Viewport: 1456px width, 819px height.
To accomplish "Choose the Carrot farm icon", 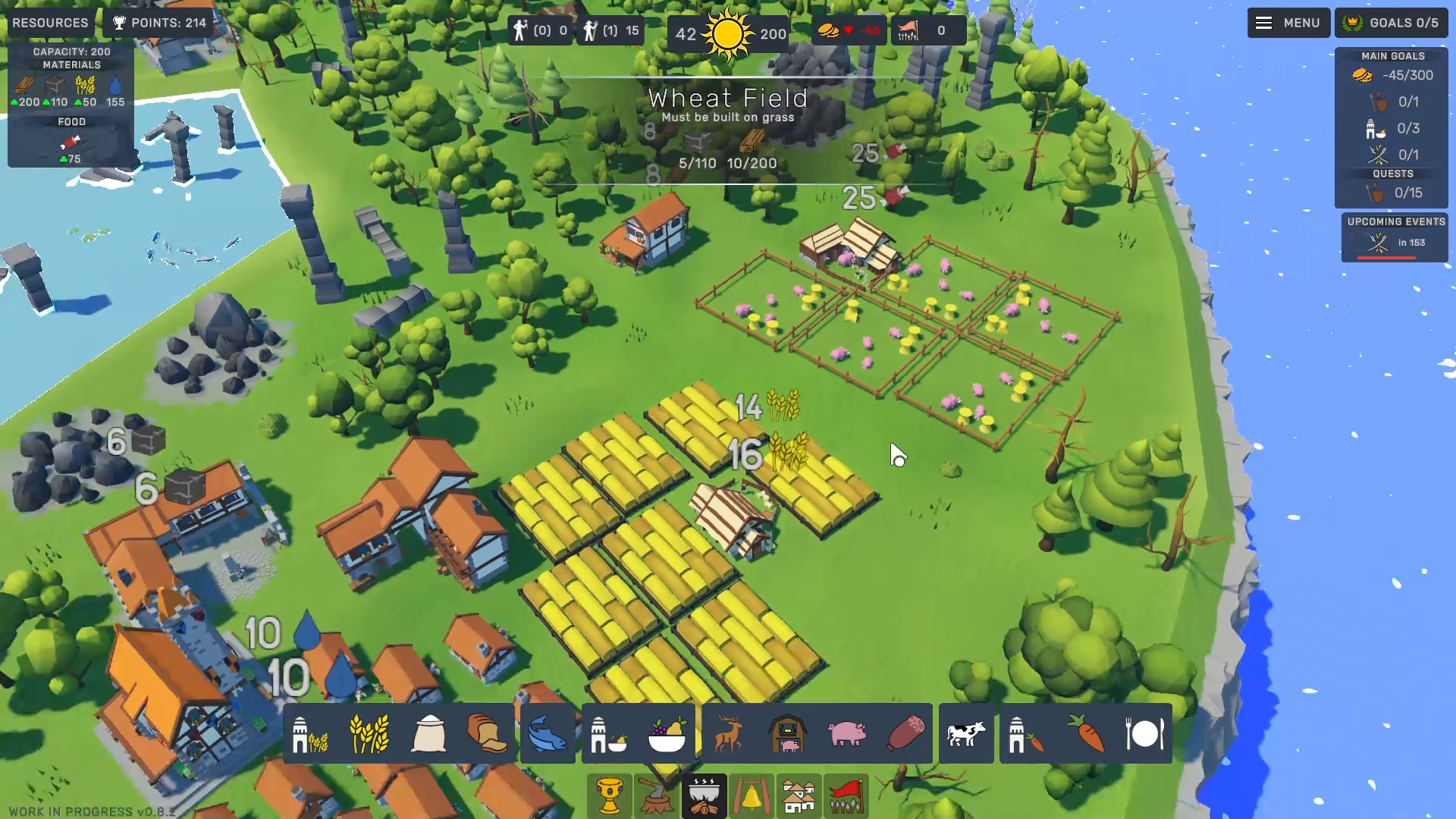I will point(1084,733).
